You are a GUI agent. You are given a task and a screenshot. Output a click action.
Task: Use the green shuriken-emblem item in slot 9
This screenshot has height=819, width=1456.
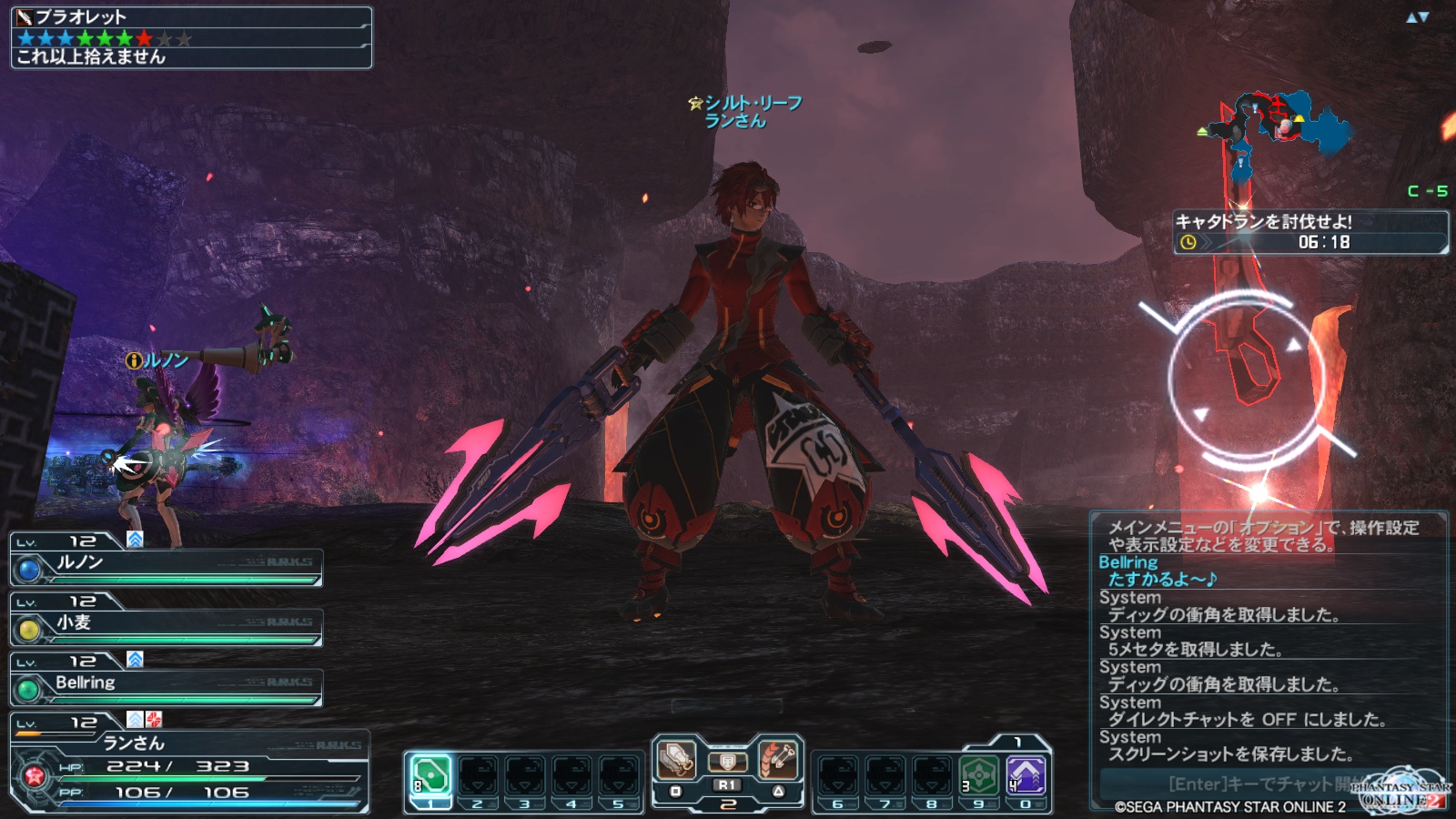pyautogui.click(x=979, y=776)
